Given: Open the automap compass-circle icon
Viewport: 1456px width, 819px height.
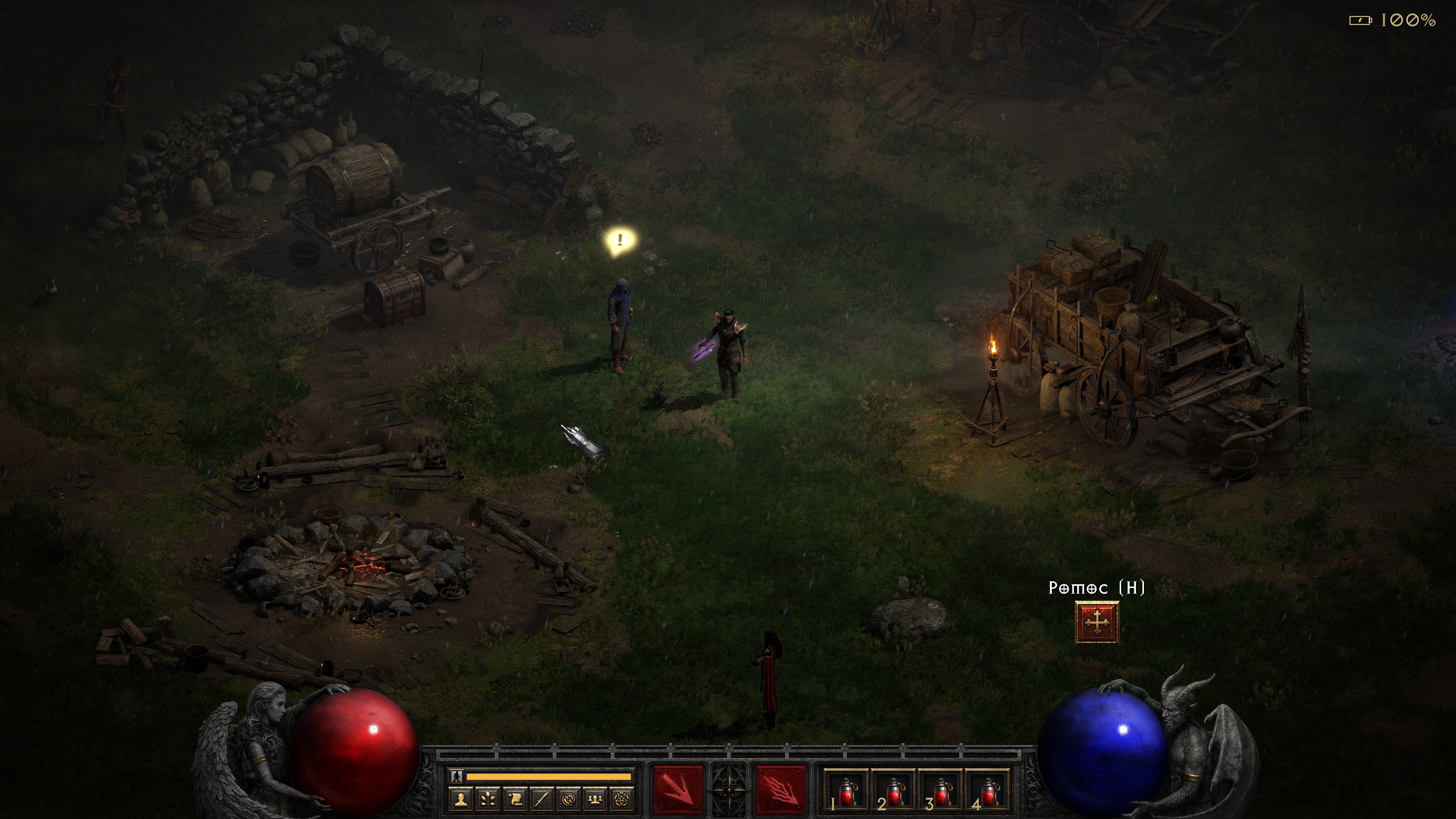Looking at the screenshot, I should (569, 799).
